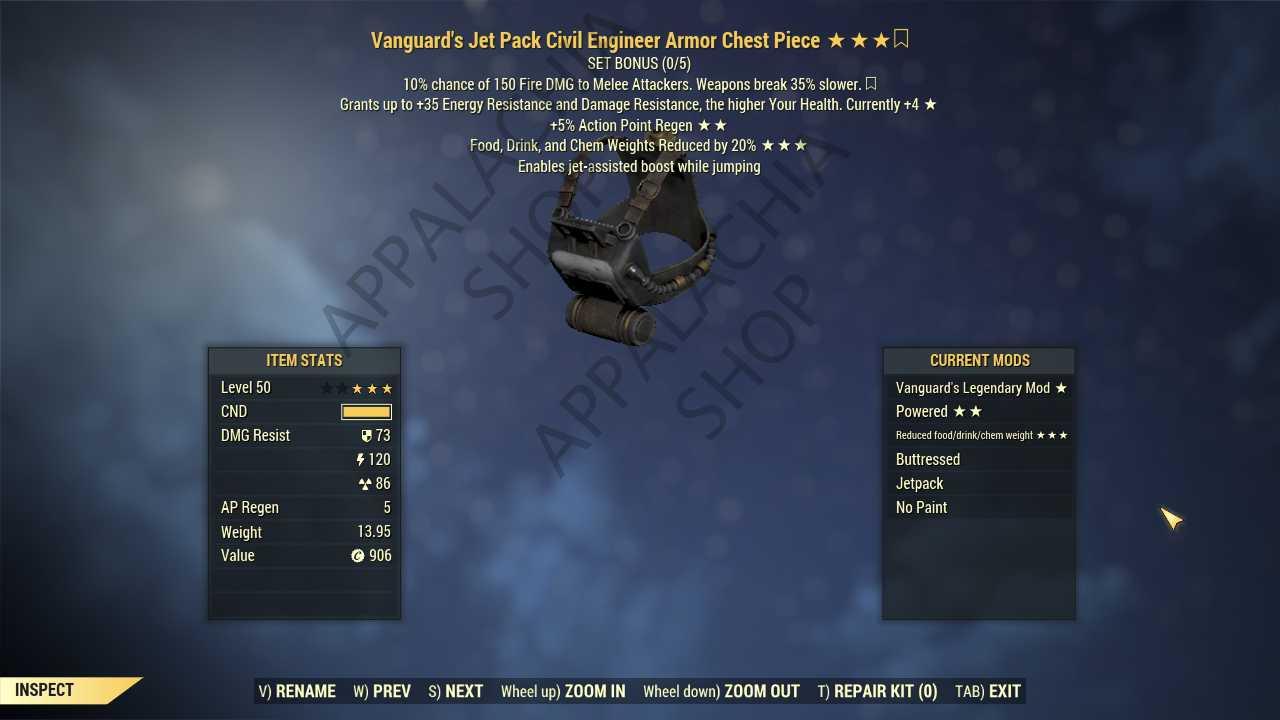
Task: Use the Repair Kit (0) option
Action: (x=877, y=691)
